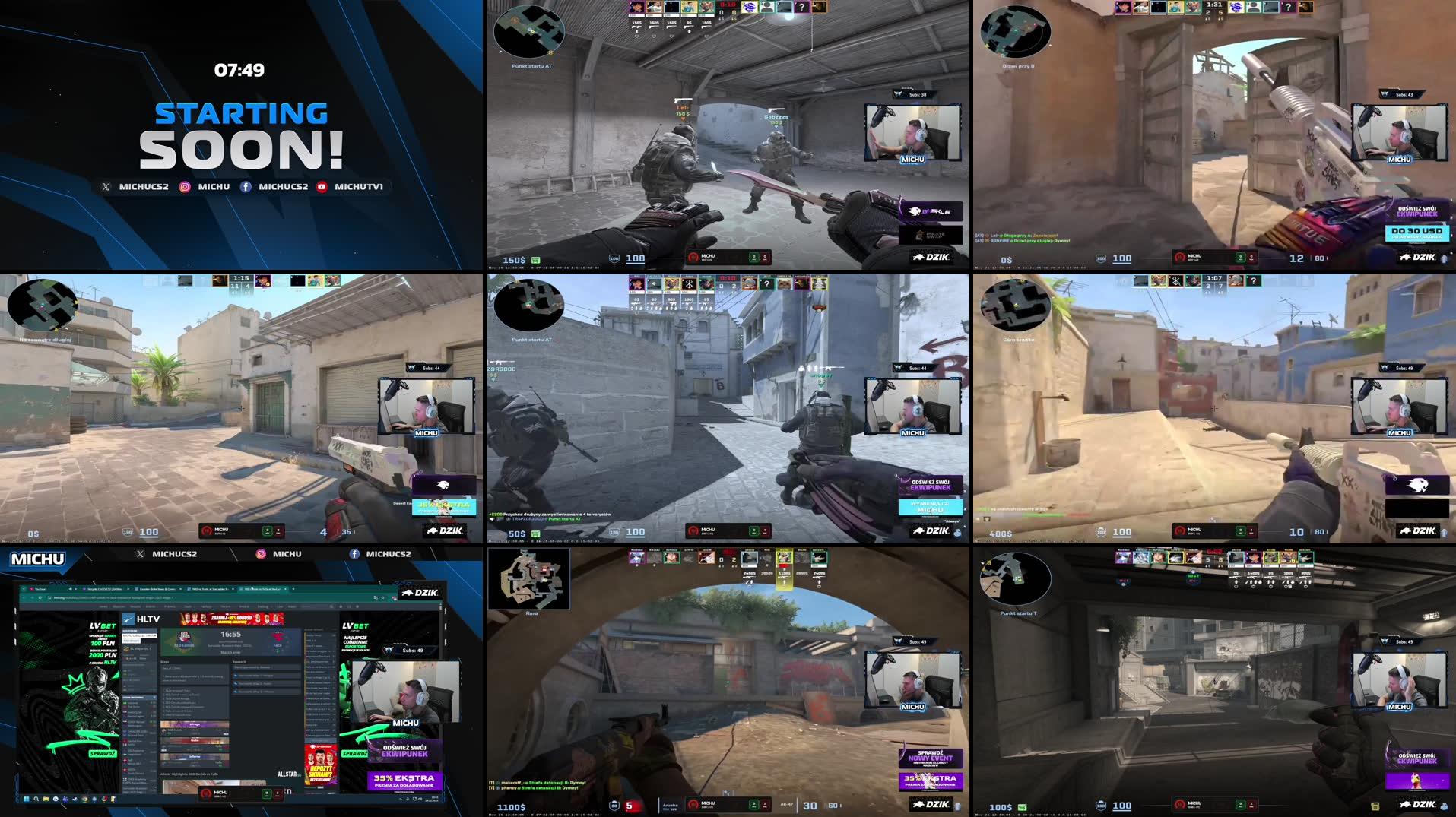Viewport: 1456px width, 817px height.
Task: Click the X icon next to MICHUCS2
Action: point(106,186)
